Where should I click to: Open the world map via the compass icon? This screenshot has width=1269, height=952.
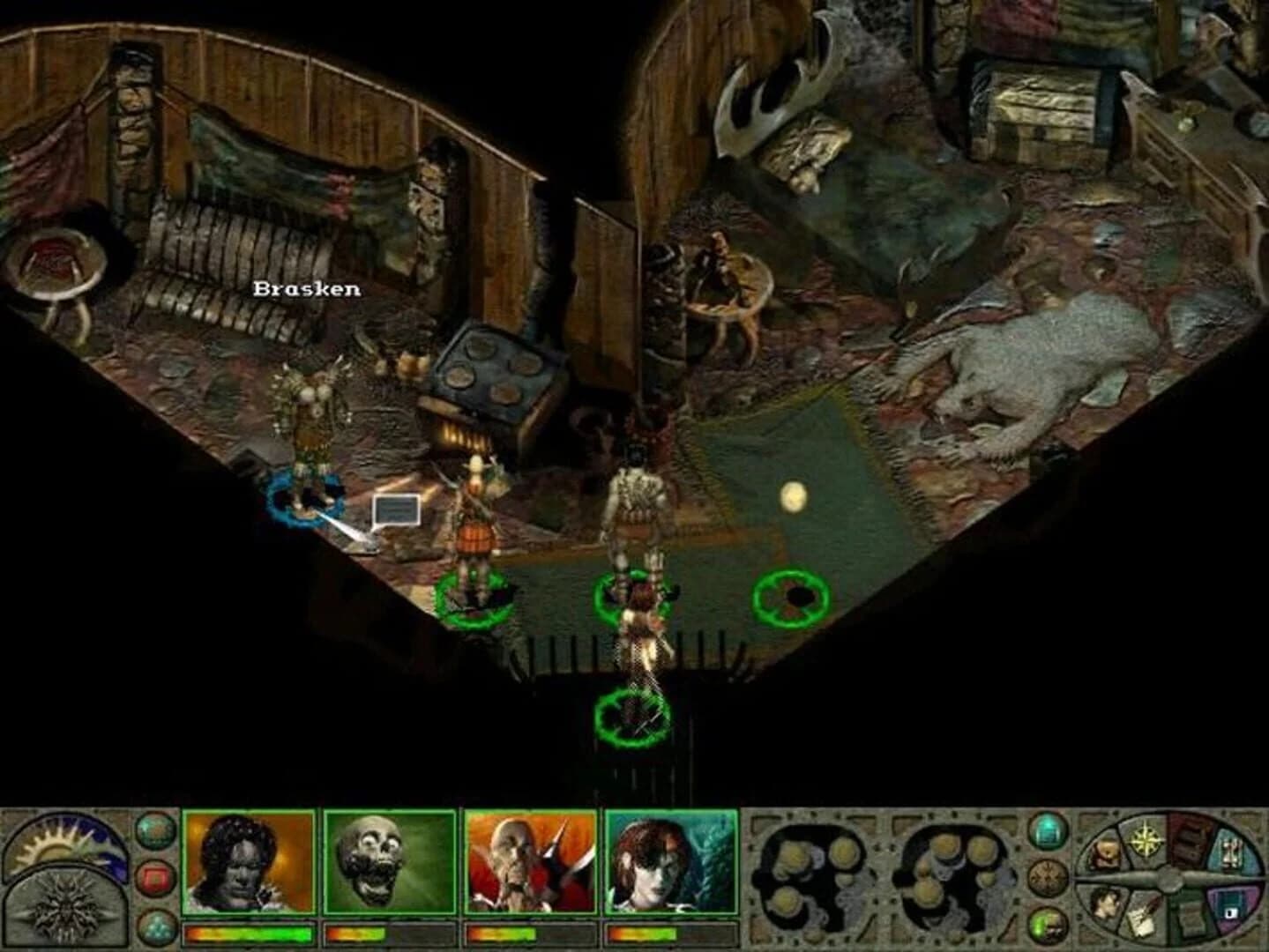1146,839
